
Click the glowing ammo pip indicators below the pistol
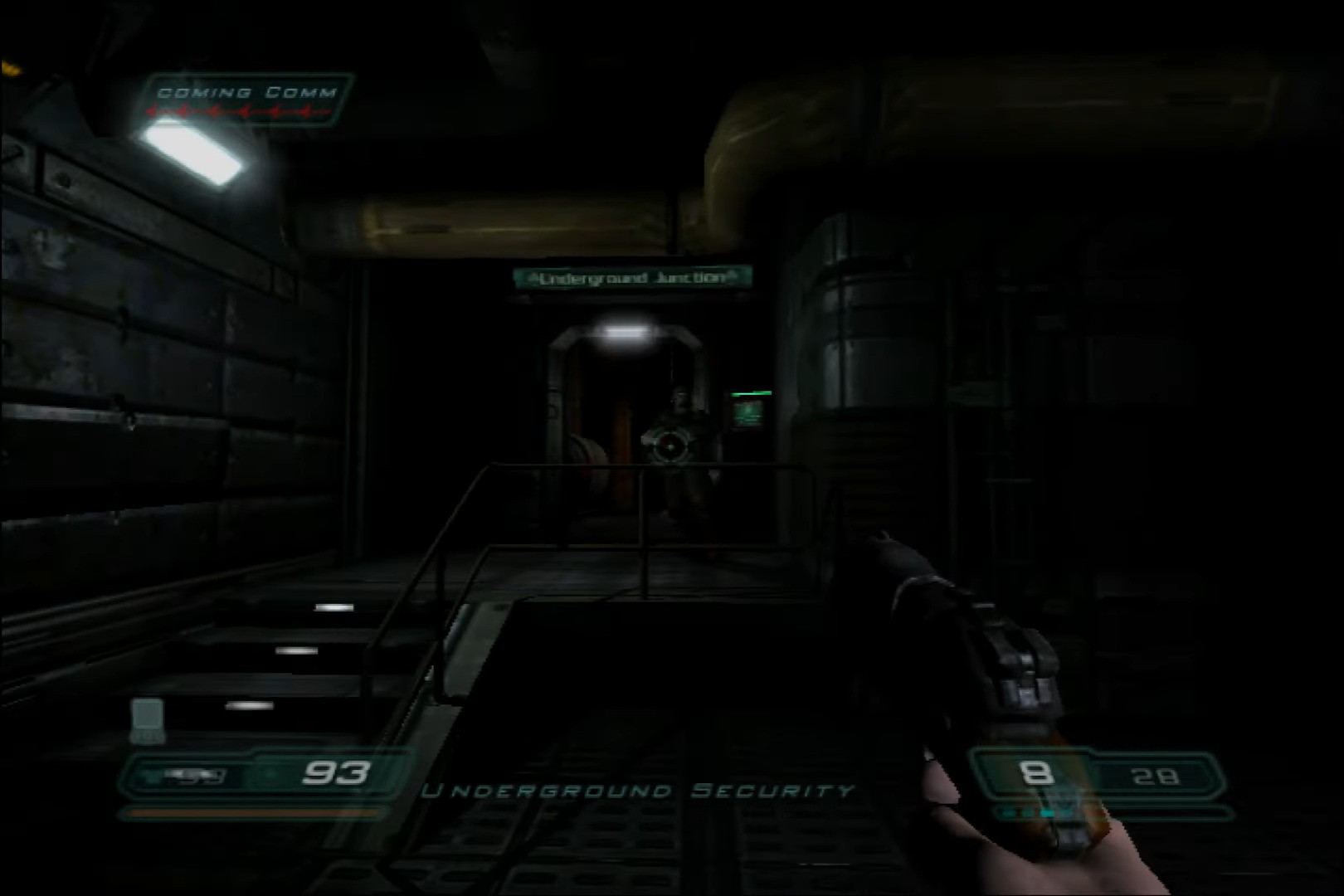click(x=1029, y=811)
